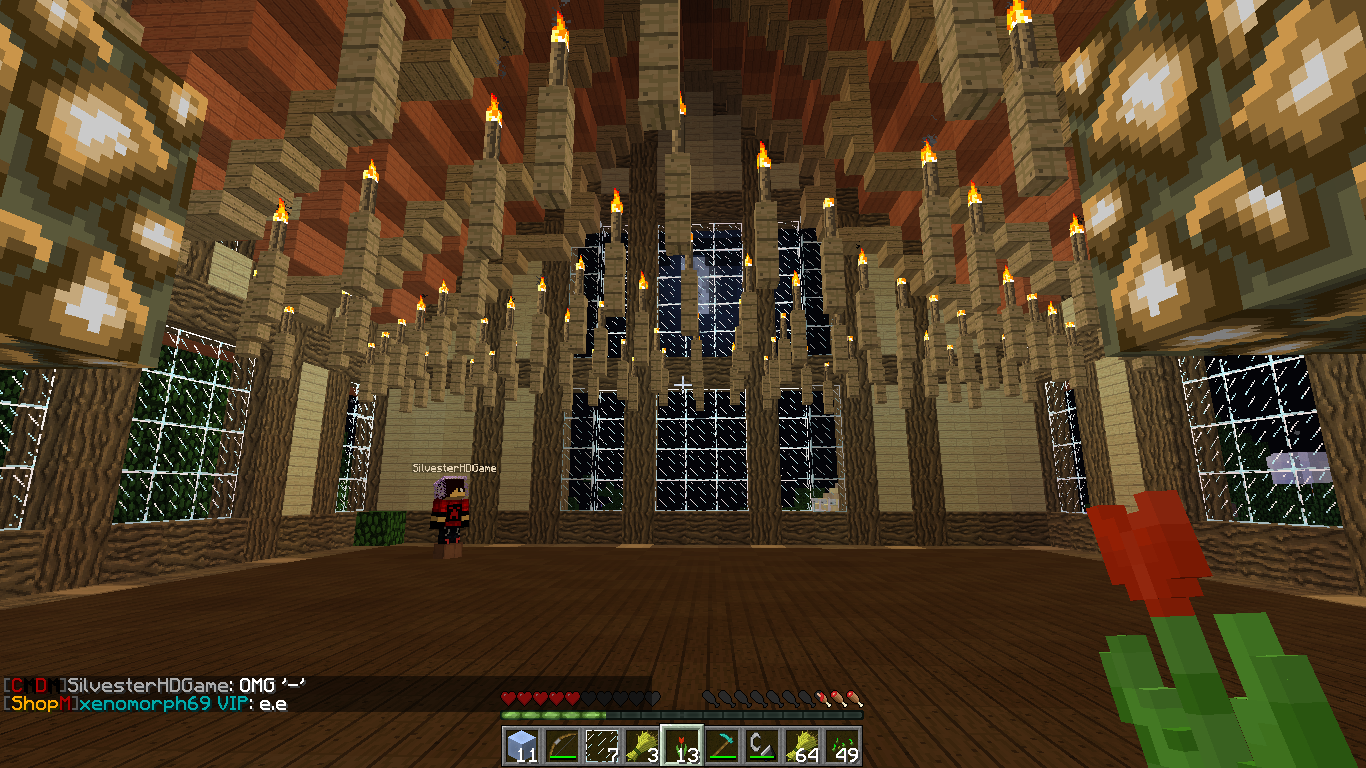Click xenomorph69's chat message line

[x=148, y=703]
